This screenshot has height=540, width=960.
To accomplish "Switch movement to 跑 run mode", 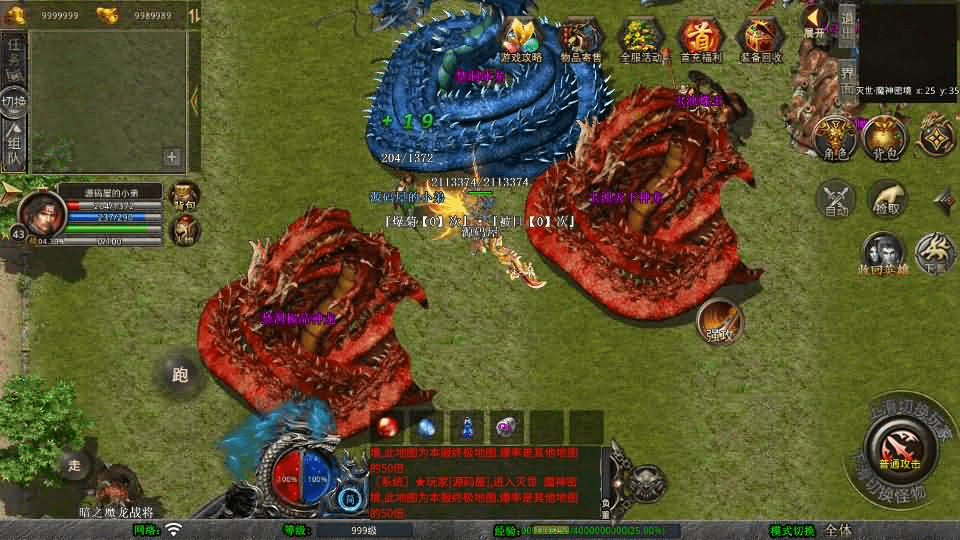I will coord(180,375).
